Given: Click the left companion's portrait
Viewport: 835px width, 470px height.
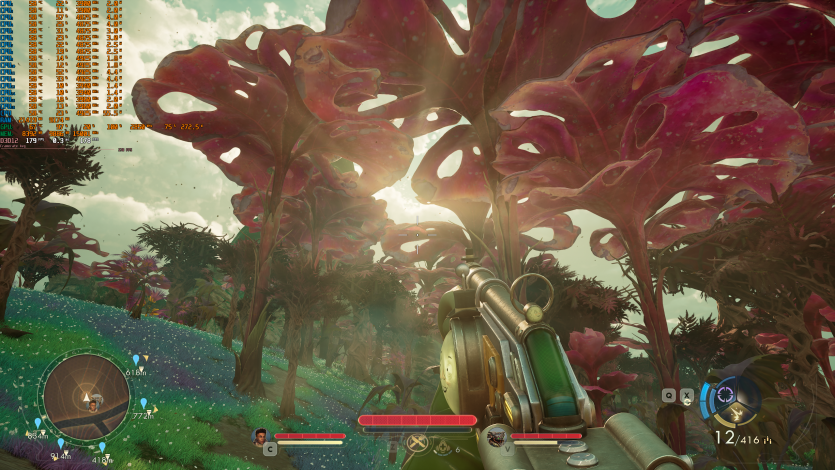Looking at the screenshot, I should coord(261,436).
